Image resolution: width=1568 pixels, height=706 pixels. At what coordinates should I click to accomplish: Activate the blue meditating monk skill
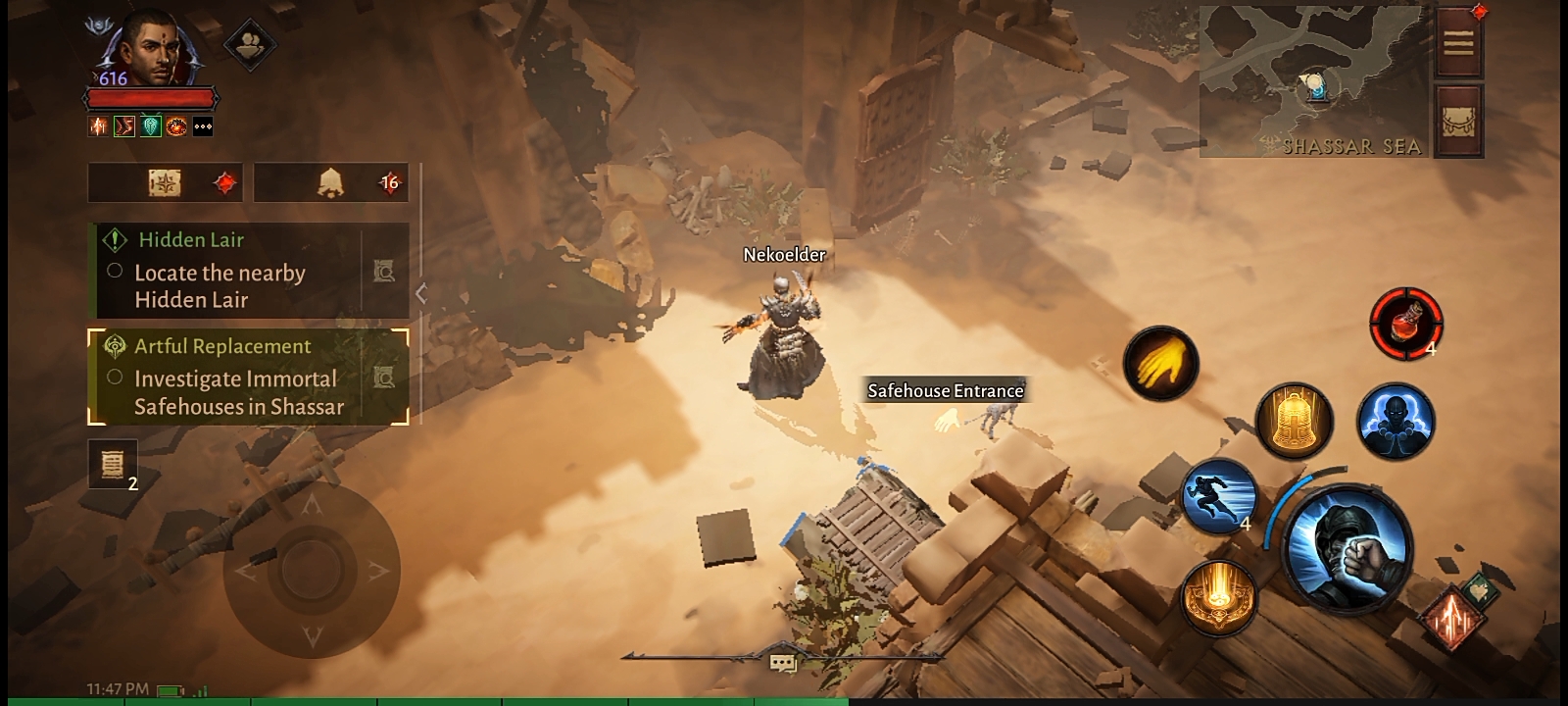[x=1396, y=422]
